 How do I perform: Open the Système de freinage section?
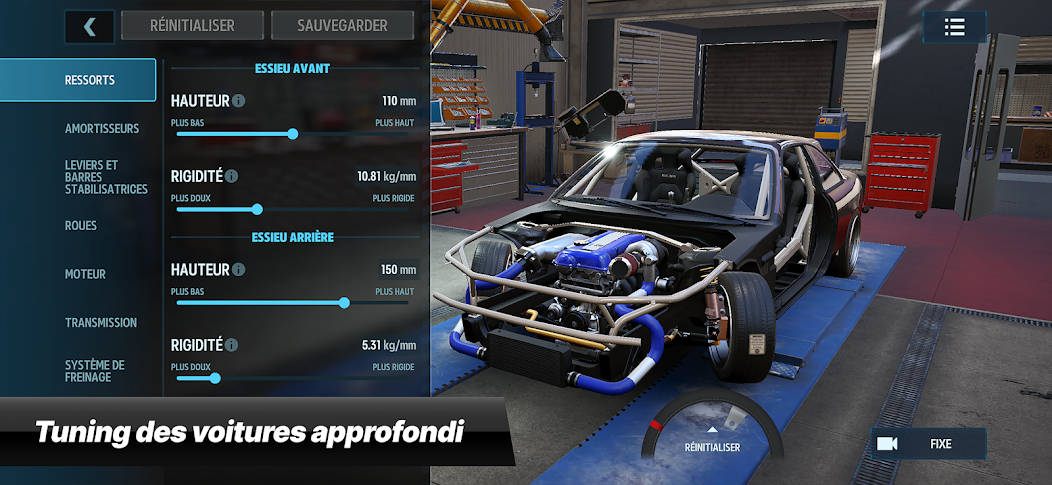pos(95,371)
